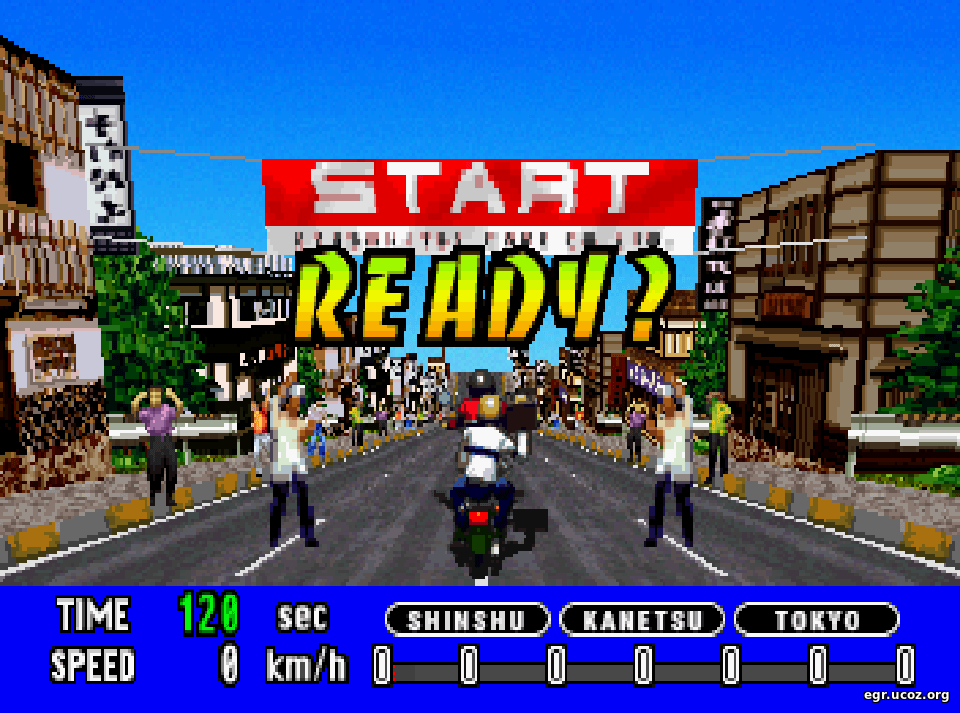Image resolution: width=960 pixels, height=713 pixels.
Task: Choose the KANETSU stage label
Action: pyautogui.click(x=642, y=620)
